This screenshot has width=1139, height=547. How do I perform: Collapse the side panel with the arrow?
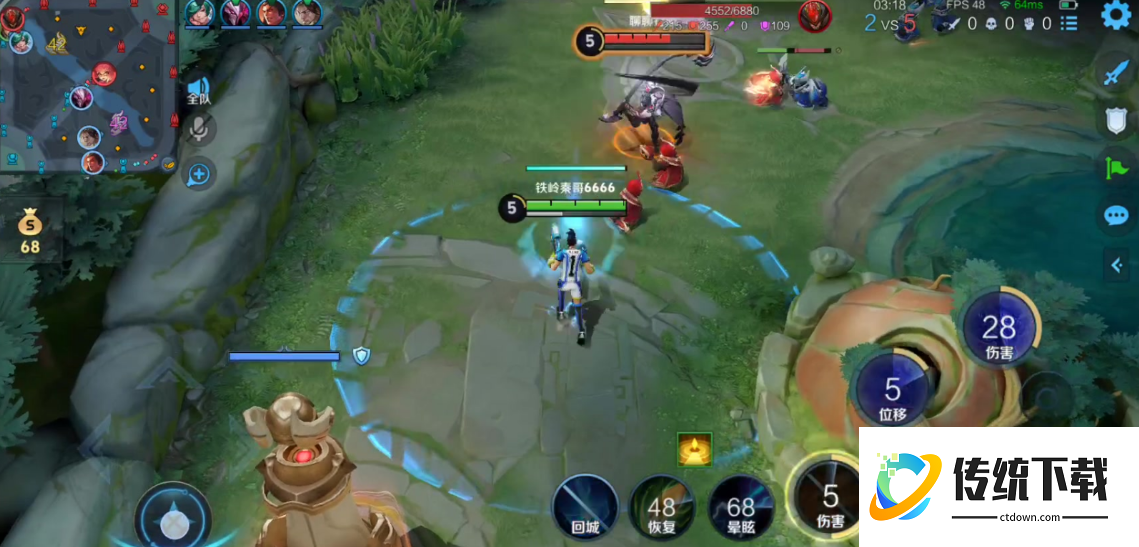[1117, 264]
